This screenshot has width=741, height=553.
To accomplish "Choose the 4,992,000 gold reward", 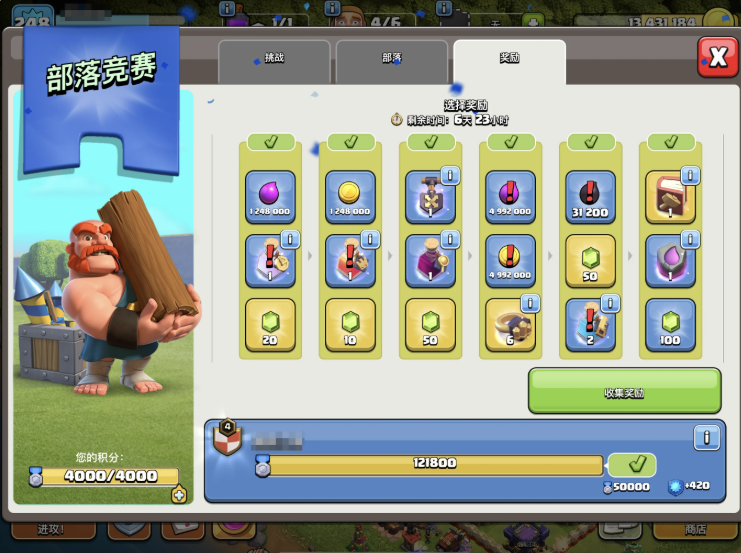I will (x=510, y=261).
